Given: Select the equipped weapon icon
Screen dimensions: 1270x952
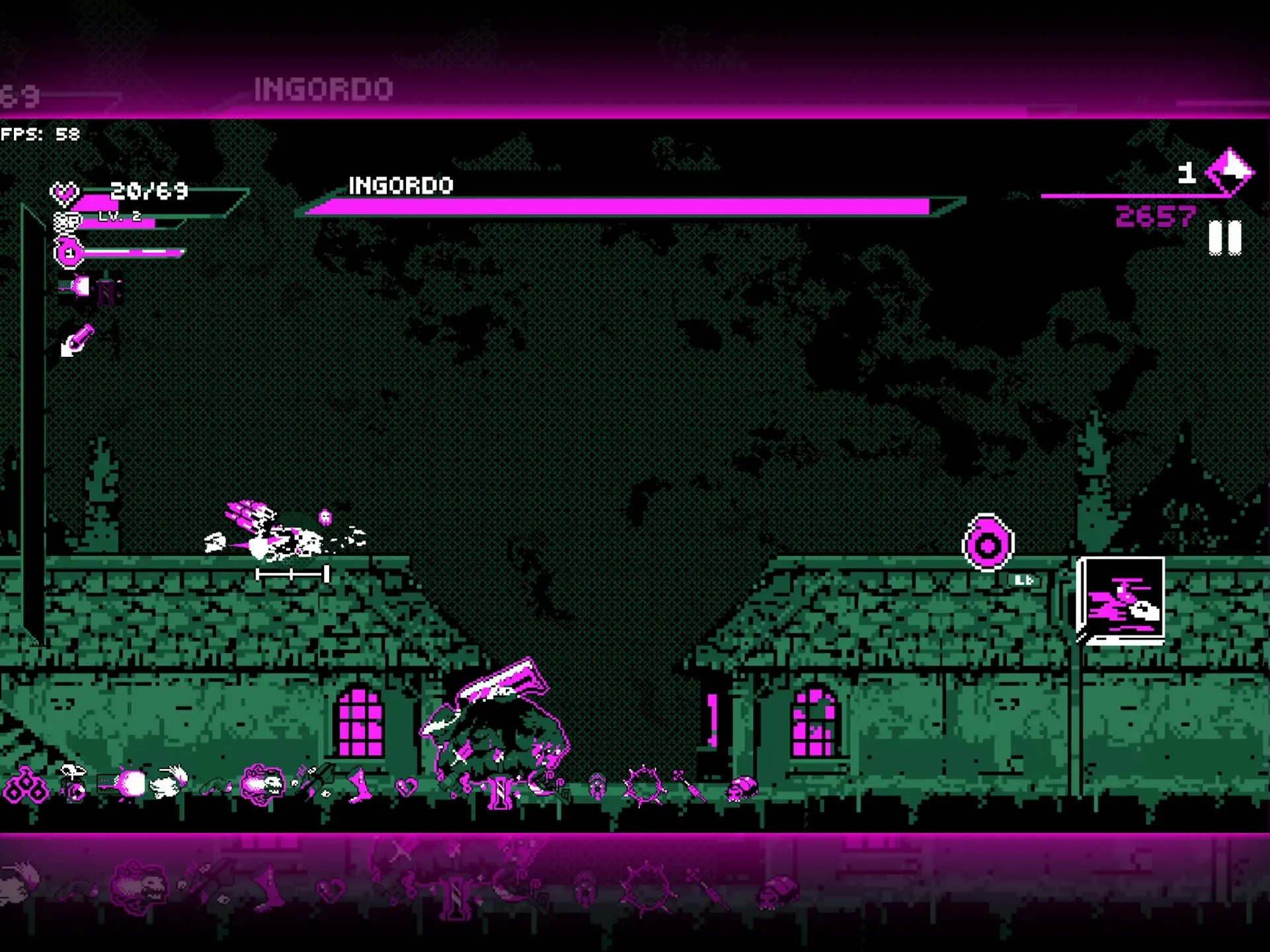Looking at the screenshot, I should (x=83, y=289).
